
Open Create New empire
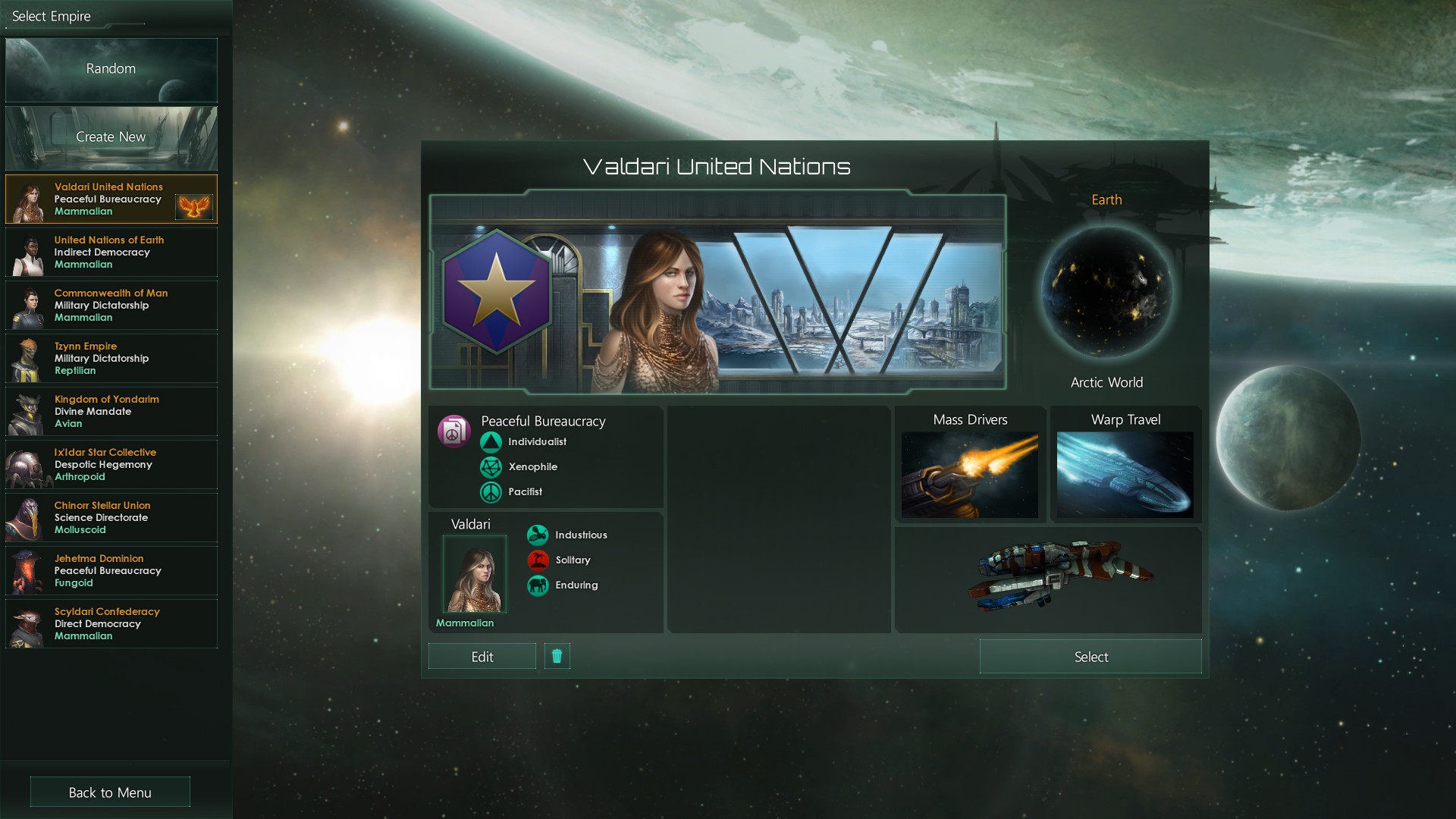111,137
